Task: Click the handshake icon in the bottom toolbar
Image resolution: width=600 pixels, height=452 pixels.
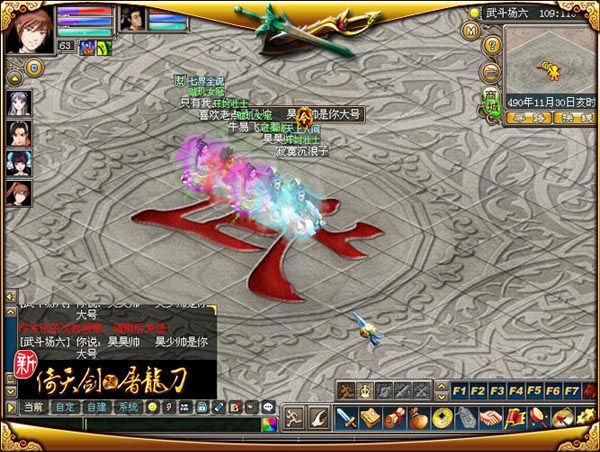Action: tap(491, 418)
